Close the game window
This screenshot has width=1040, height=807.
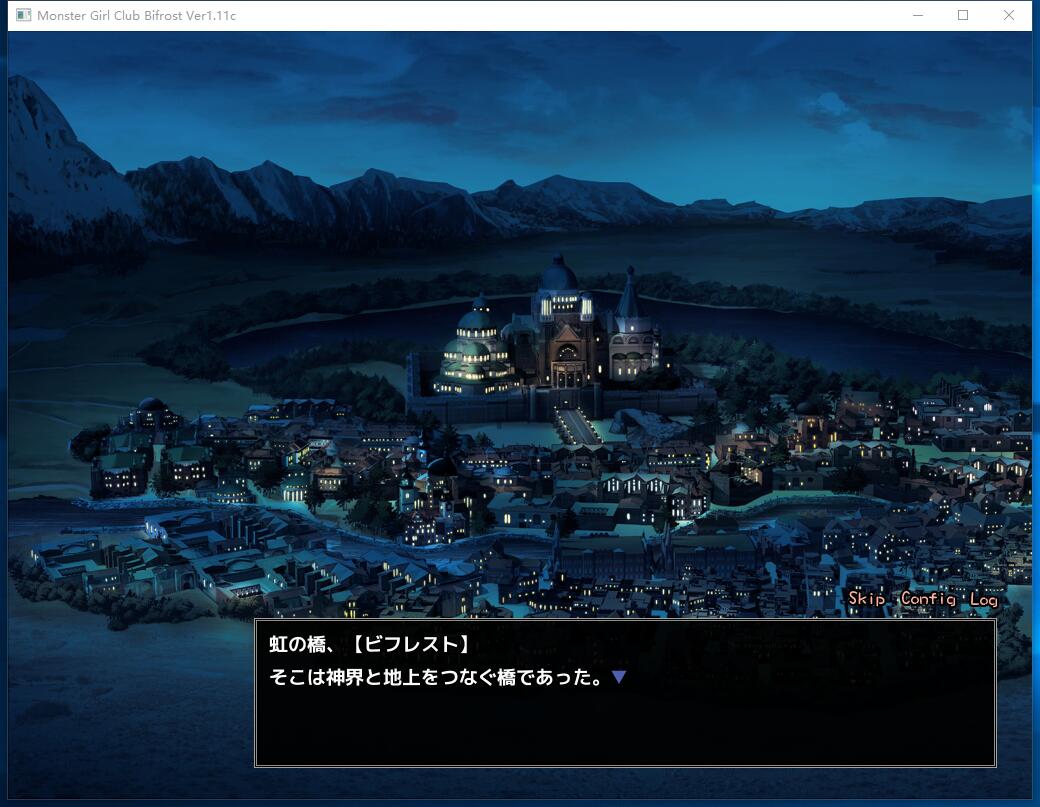coord(1008,15)
